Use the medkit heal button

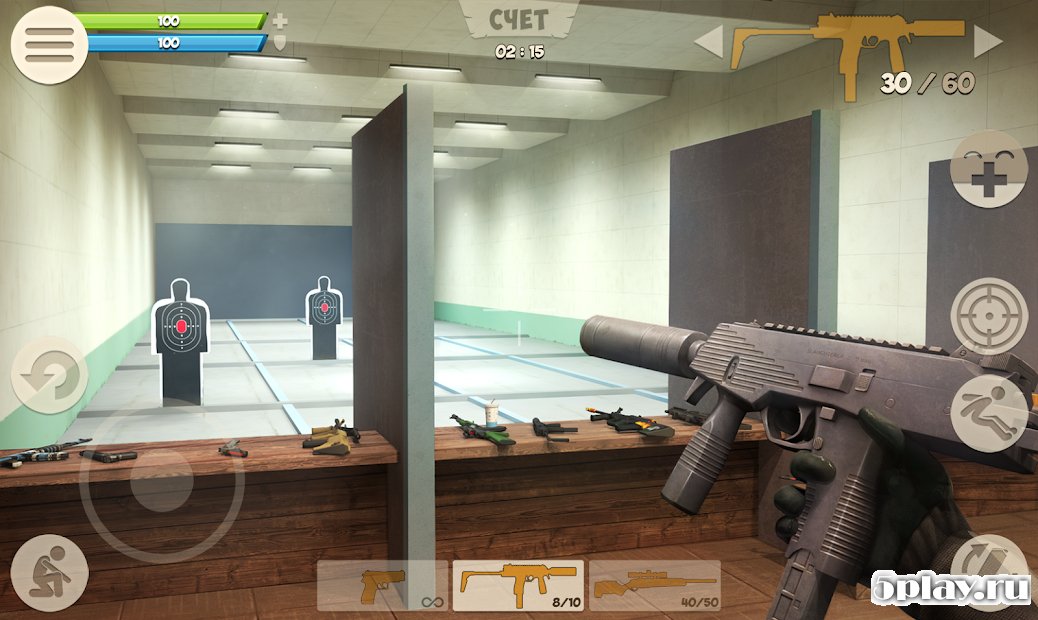point(988,169)
